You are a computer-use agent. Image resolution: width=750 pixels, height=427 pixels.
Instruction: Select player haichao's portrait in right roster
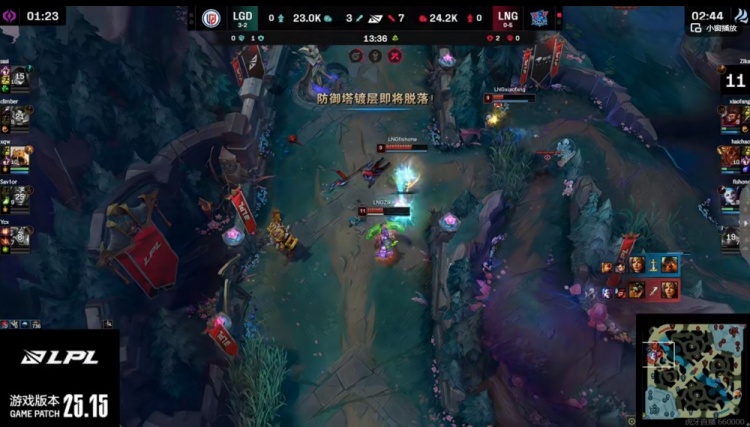coord(733,157)
